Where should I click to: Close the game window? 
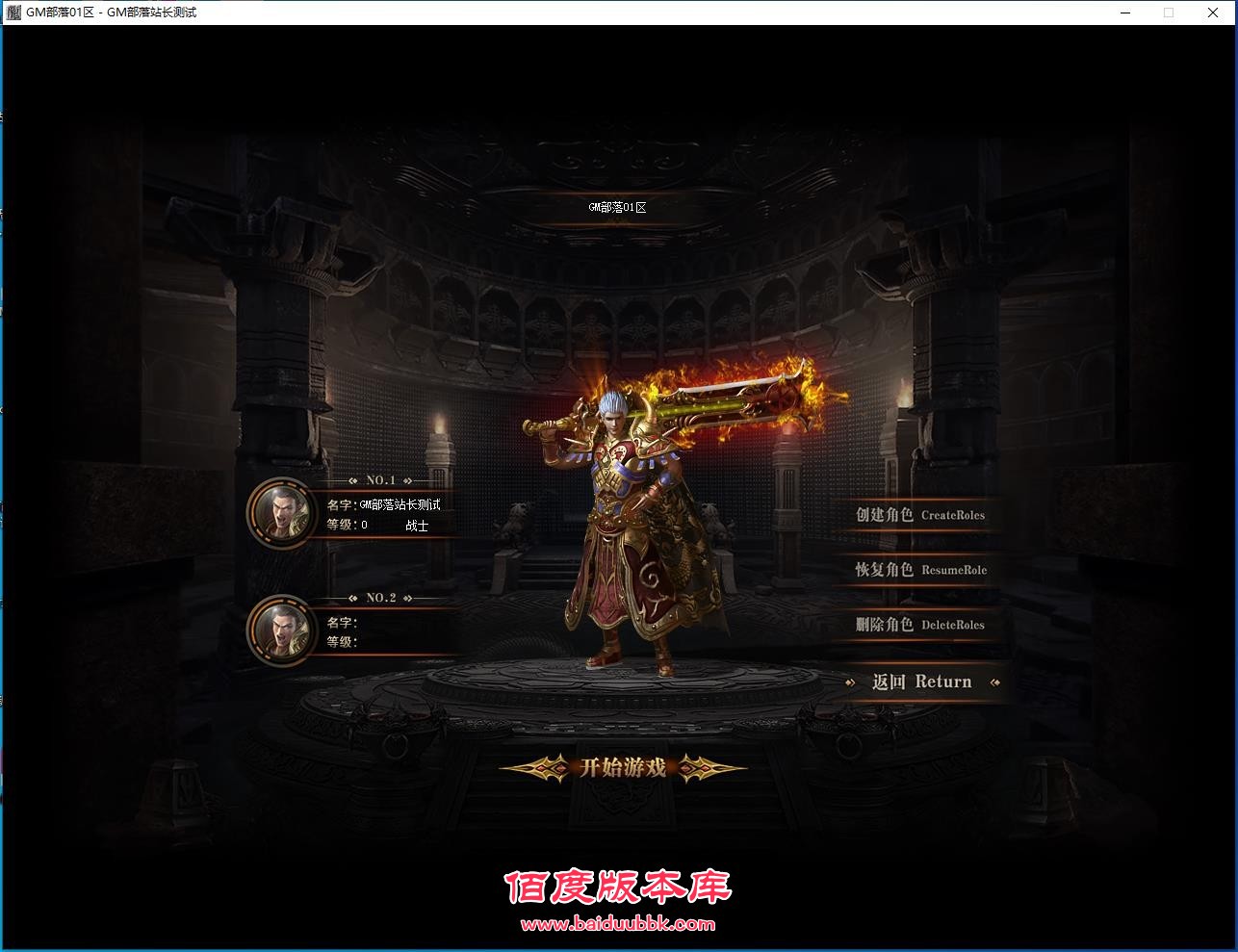[x=1213, y=13]
